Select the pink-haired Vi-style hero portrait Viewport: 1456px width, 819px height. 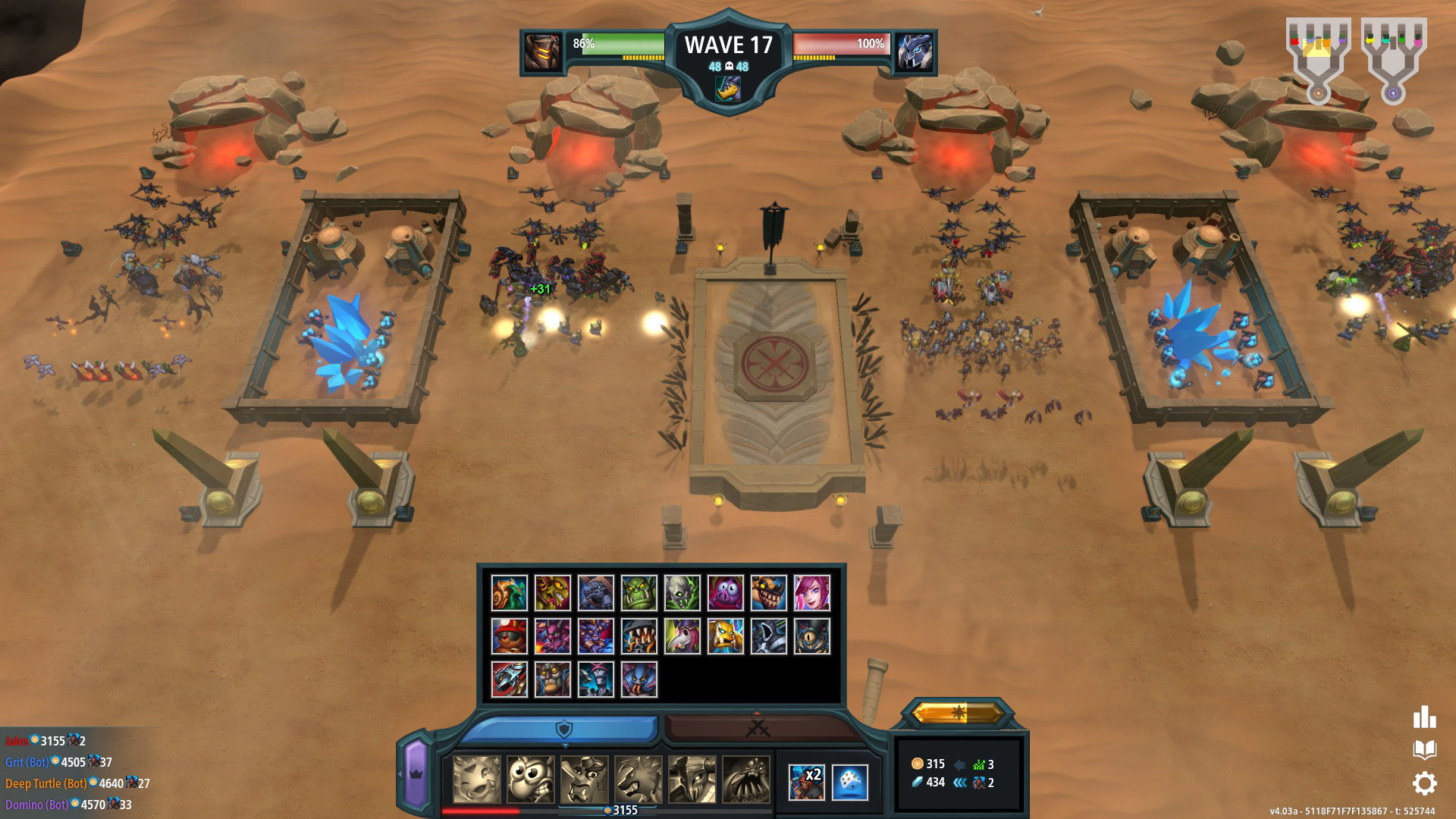(811, 595)
